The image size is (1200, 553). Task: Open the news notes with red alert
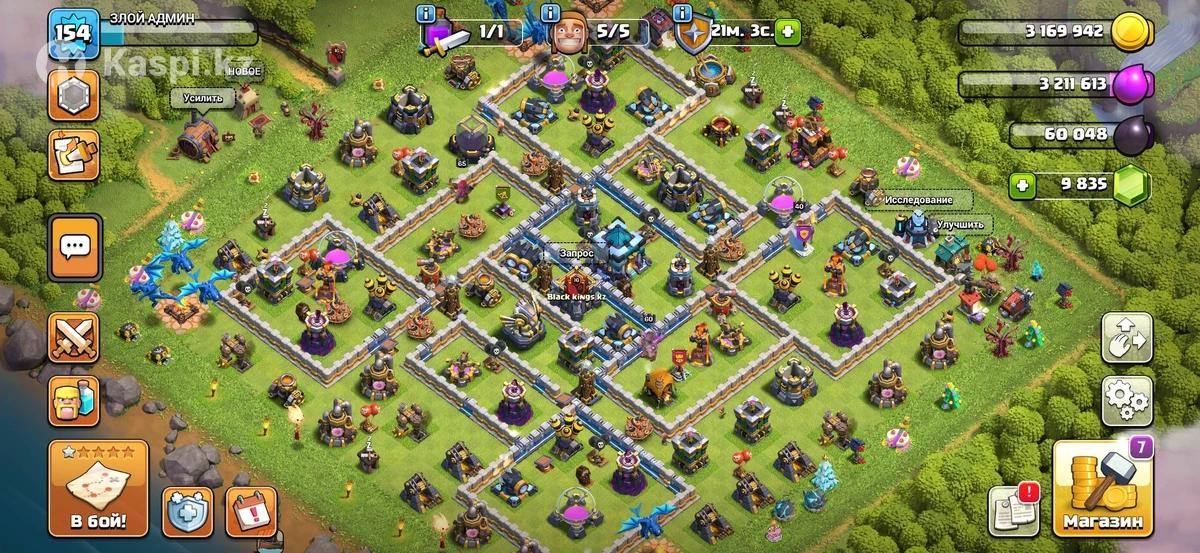(x=1013, y=510)
